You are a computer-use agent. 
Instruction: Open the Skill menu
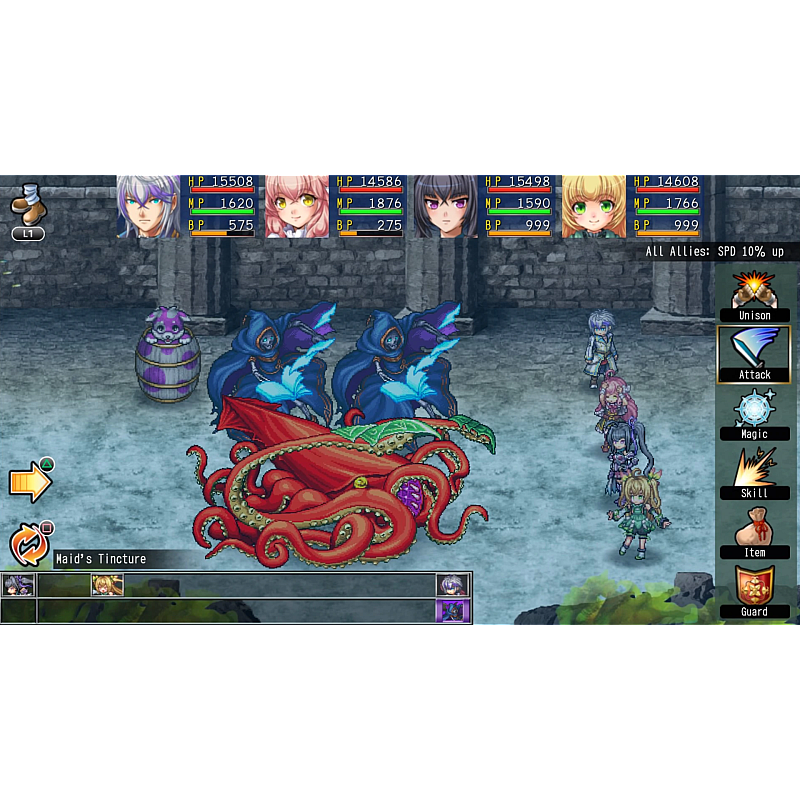coord(754,473)
